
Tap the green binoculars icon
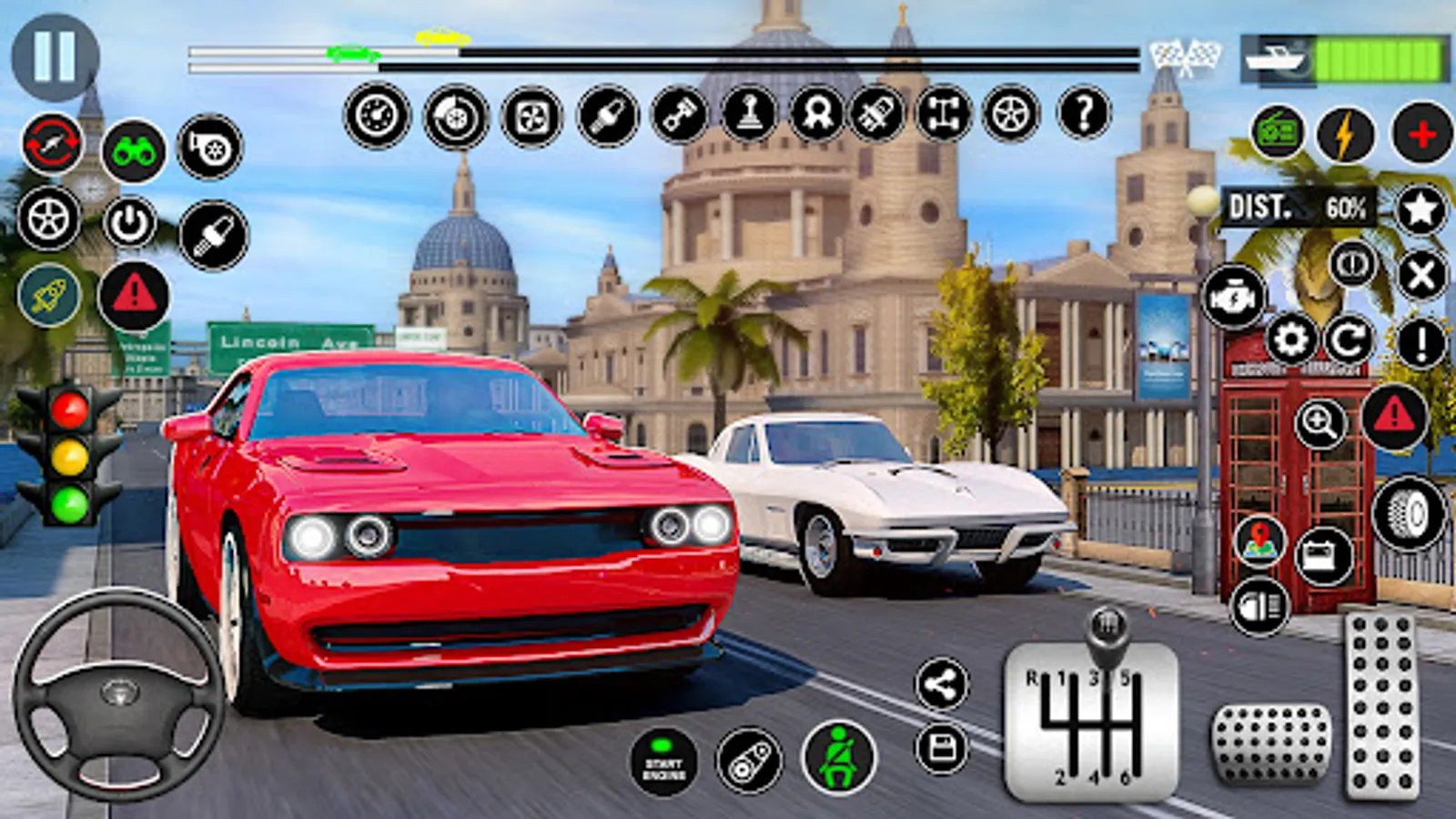tap(134, 151)
